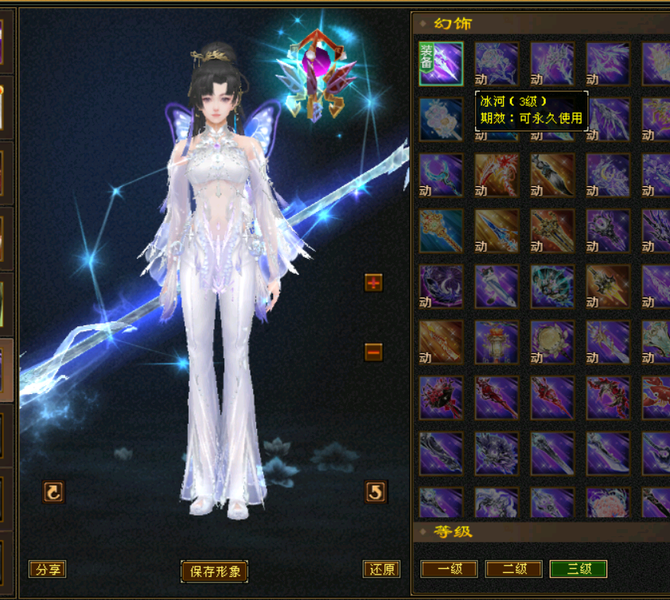
Task: Switch to the 二级 level option
Action: click(x=514, y=569)
